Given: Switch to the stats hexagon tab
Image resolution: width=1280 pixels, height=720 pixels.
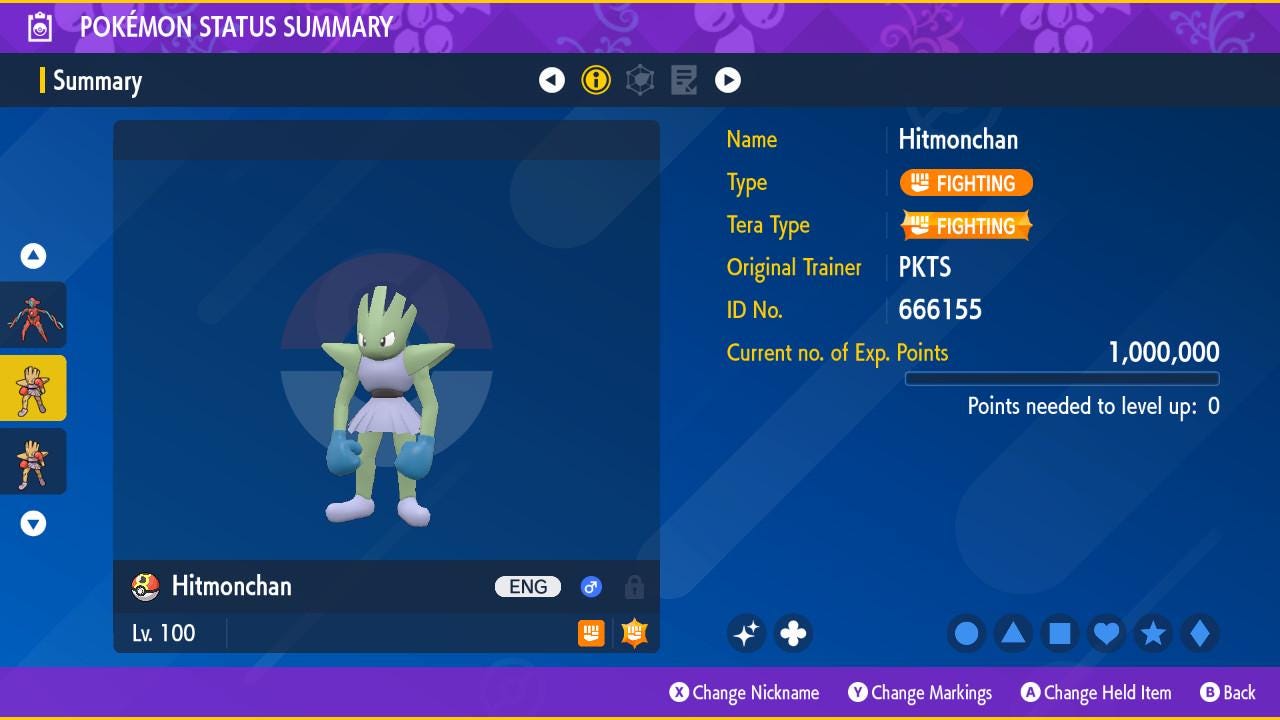Looking at the screenshot, I should 640,80.
